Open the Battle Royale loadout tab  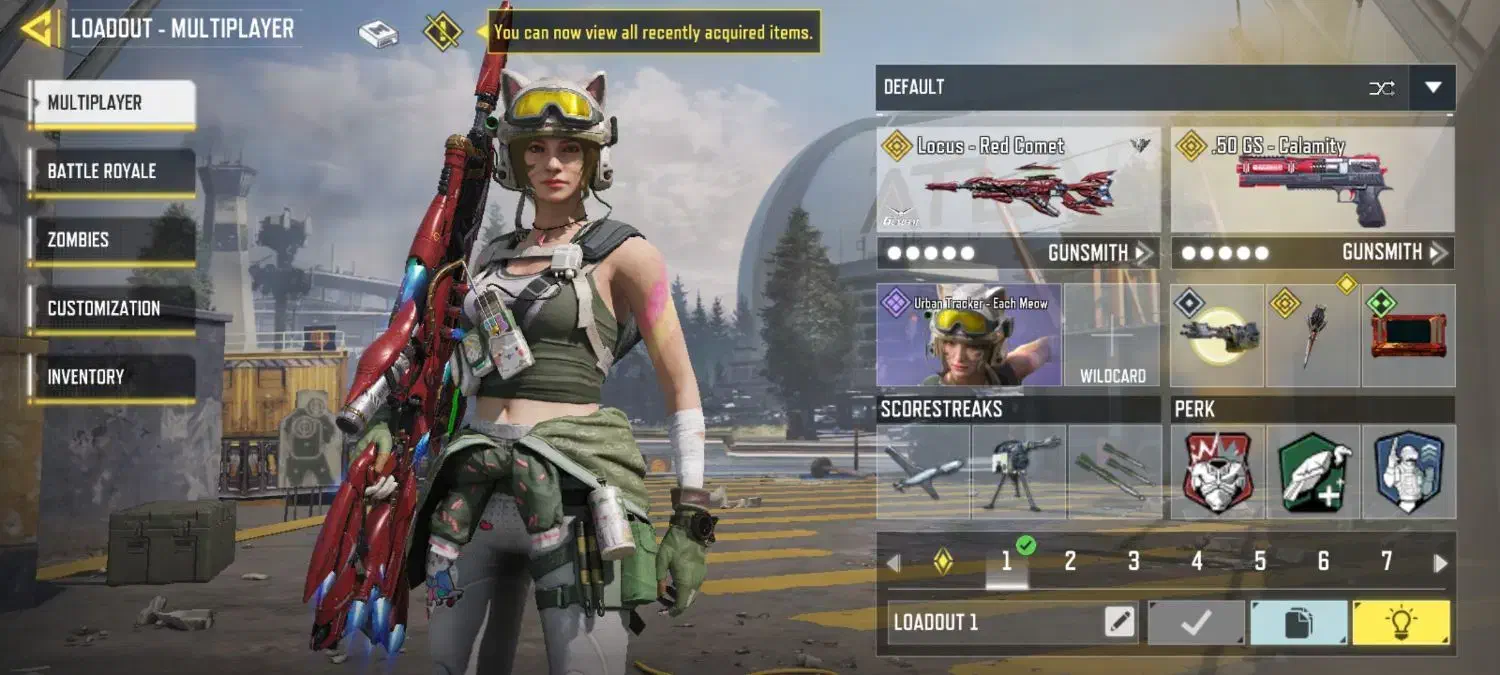pos(110,171)
